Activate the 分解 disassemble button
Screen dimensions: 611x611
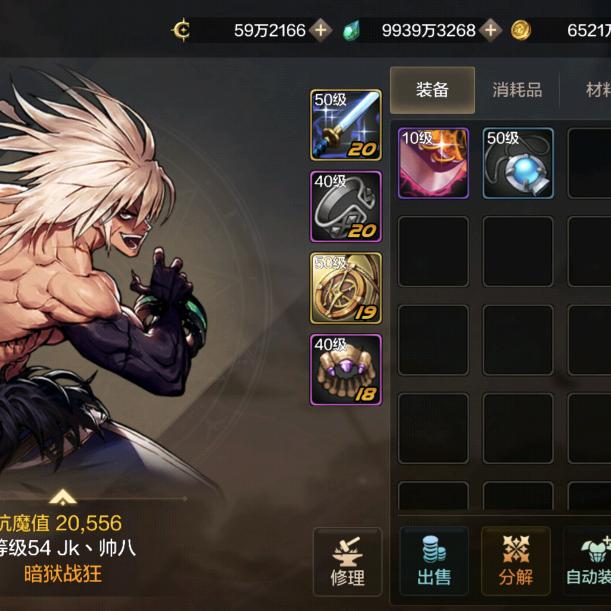coord(515,561)
